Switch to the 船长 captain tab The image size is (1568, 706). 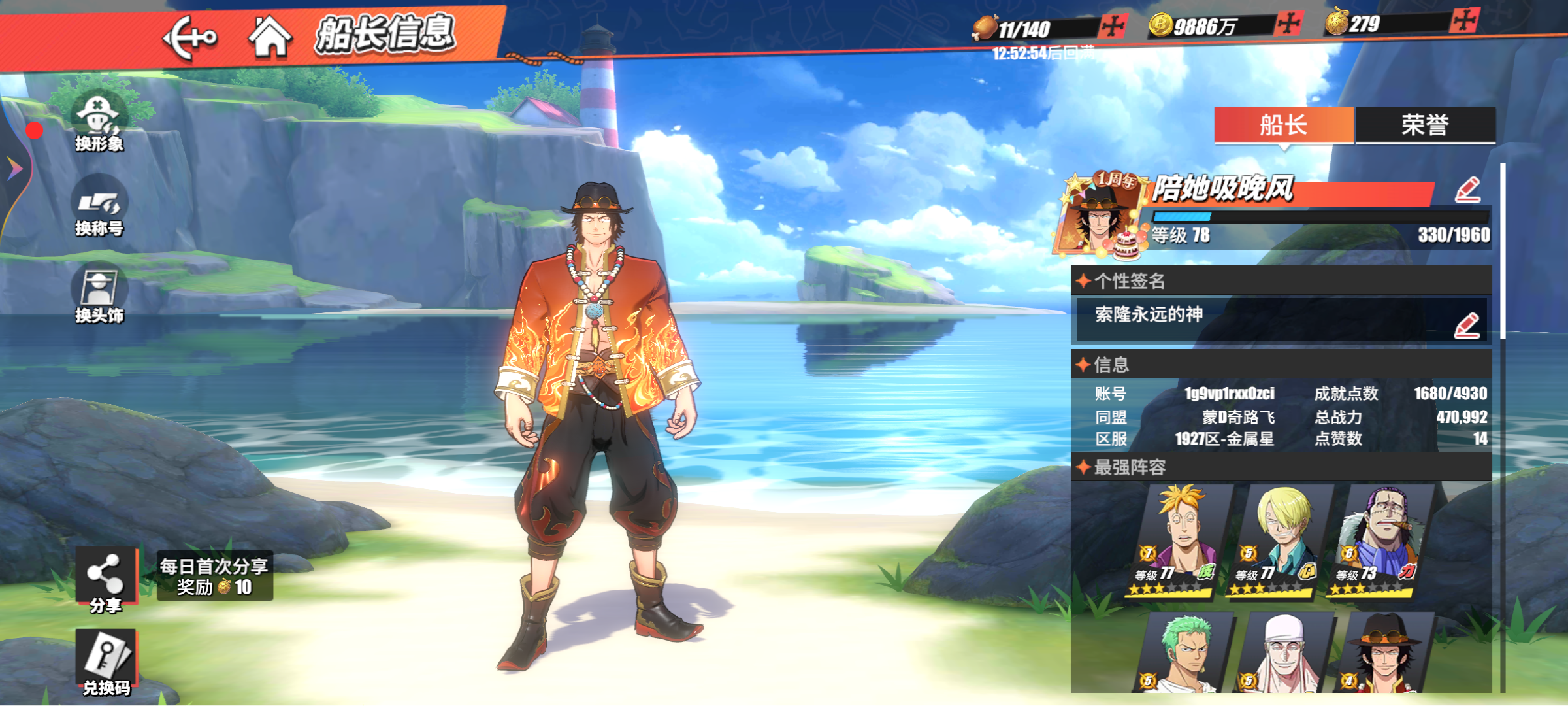click(1284, 125)
